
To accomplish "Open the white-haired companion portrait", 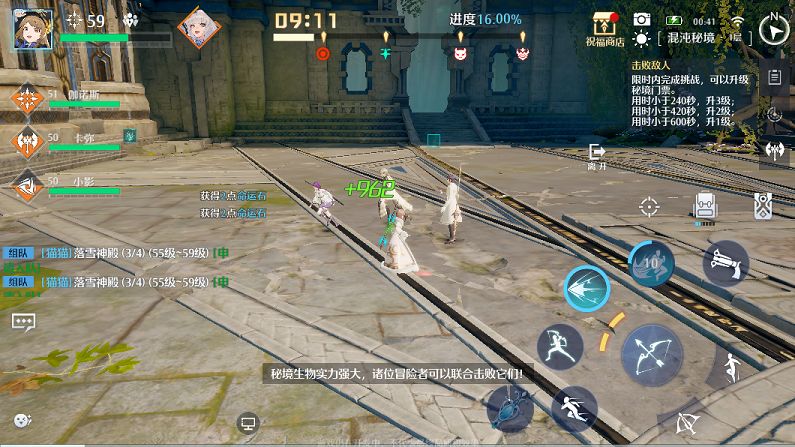I will coord(197,27).
